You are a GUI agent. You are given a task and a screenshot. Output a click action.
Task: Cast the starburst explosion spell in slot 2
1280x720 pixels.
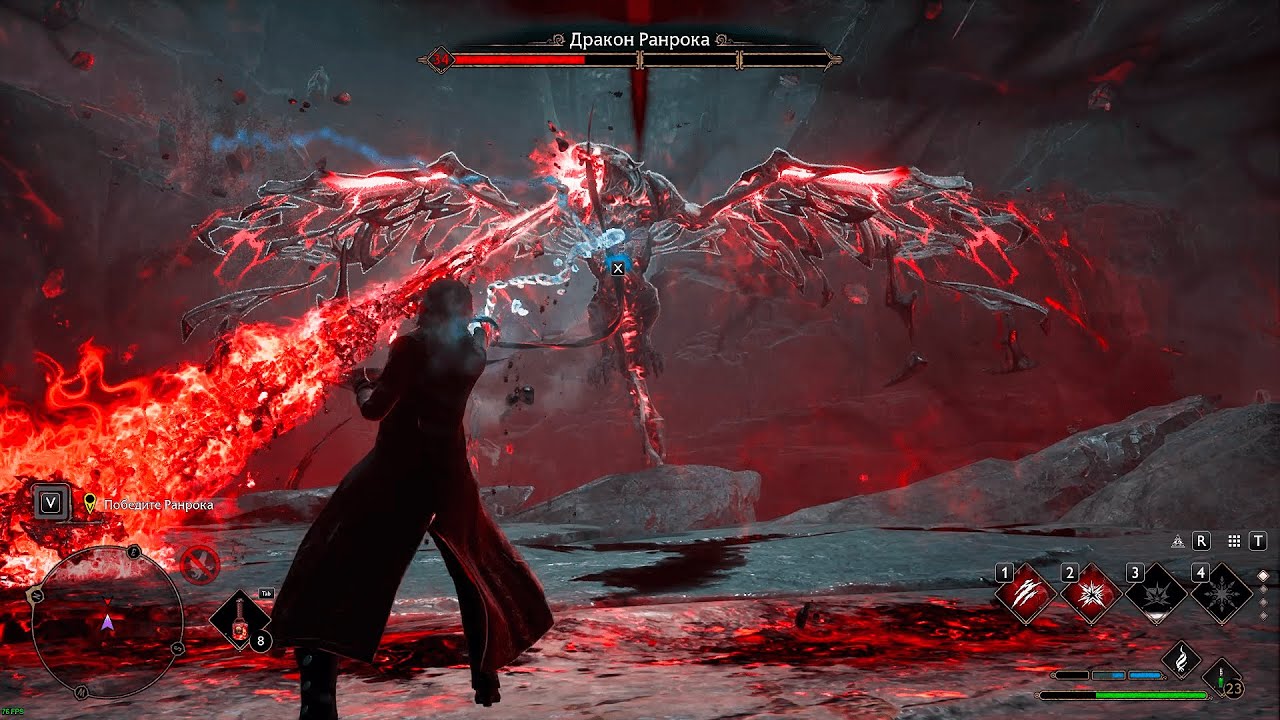[x=1091, y=595]
